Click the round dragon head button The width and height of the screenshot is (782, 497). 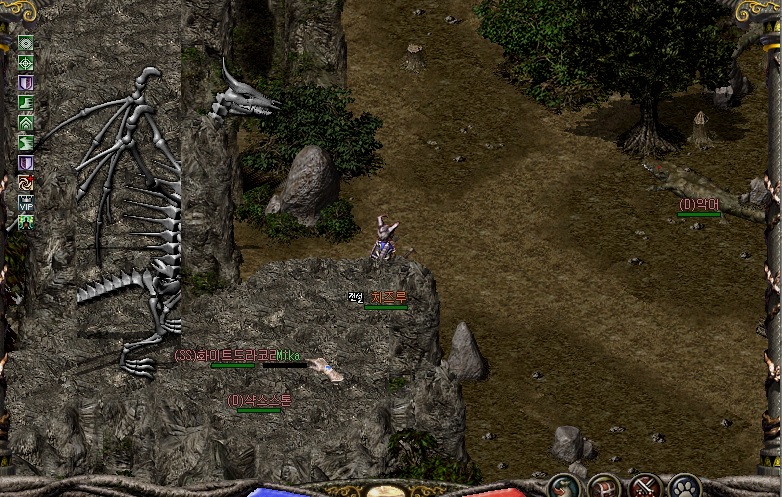point(565,488)
